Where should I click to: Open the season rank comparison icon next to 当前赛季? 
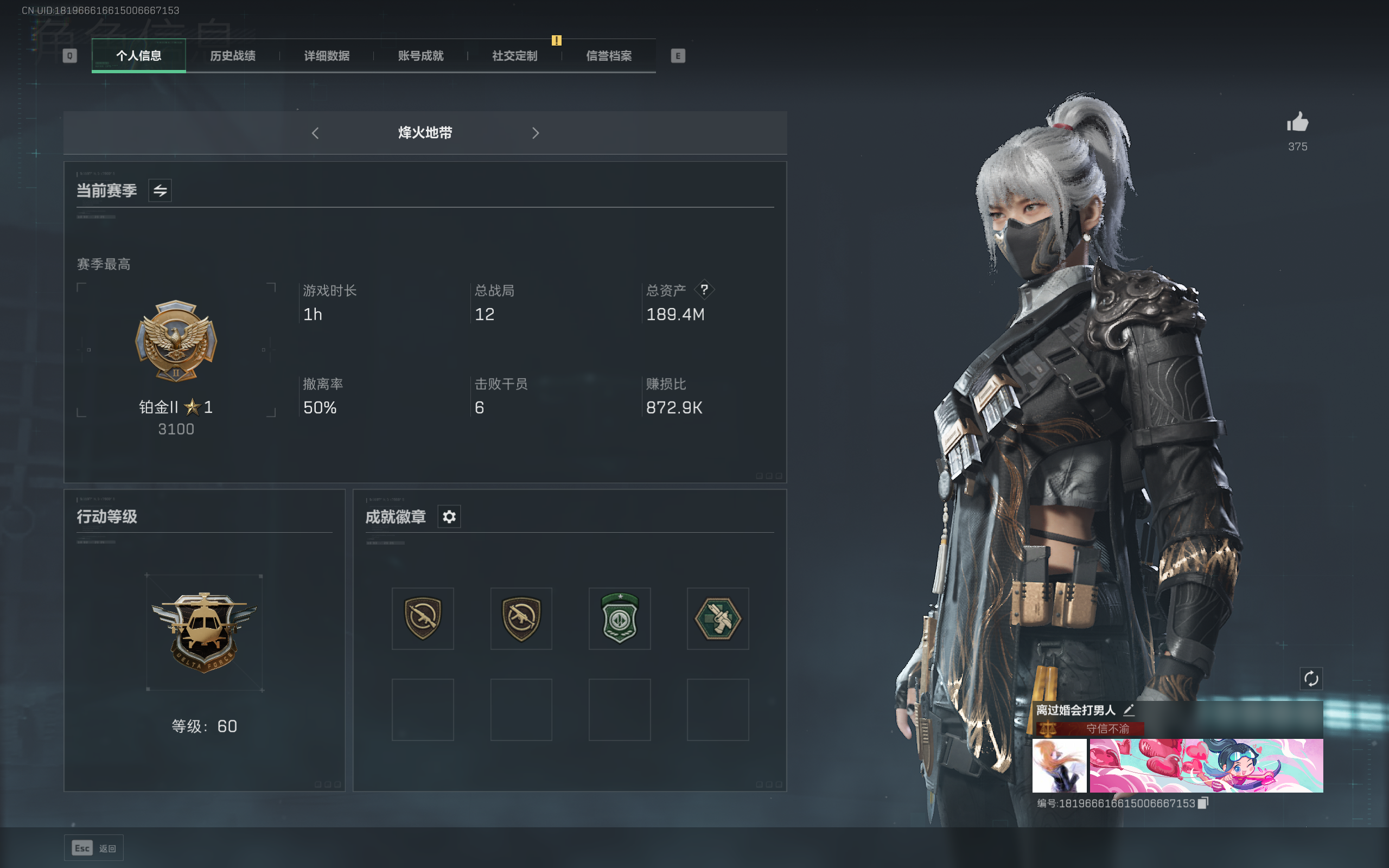pos(160,189)
